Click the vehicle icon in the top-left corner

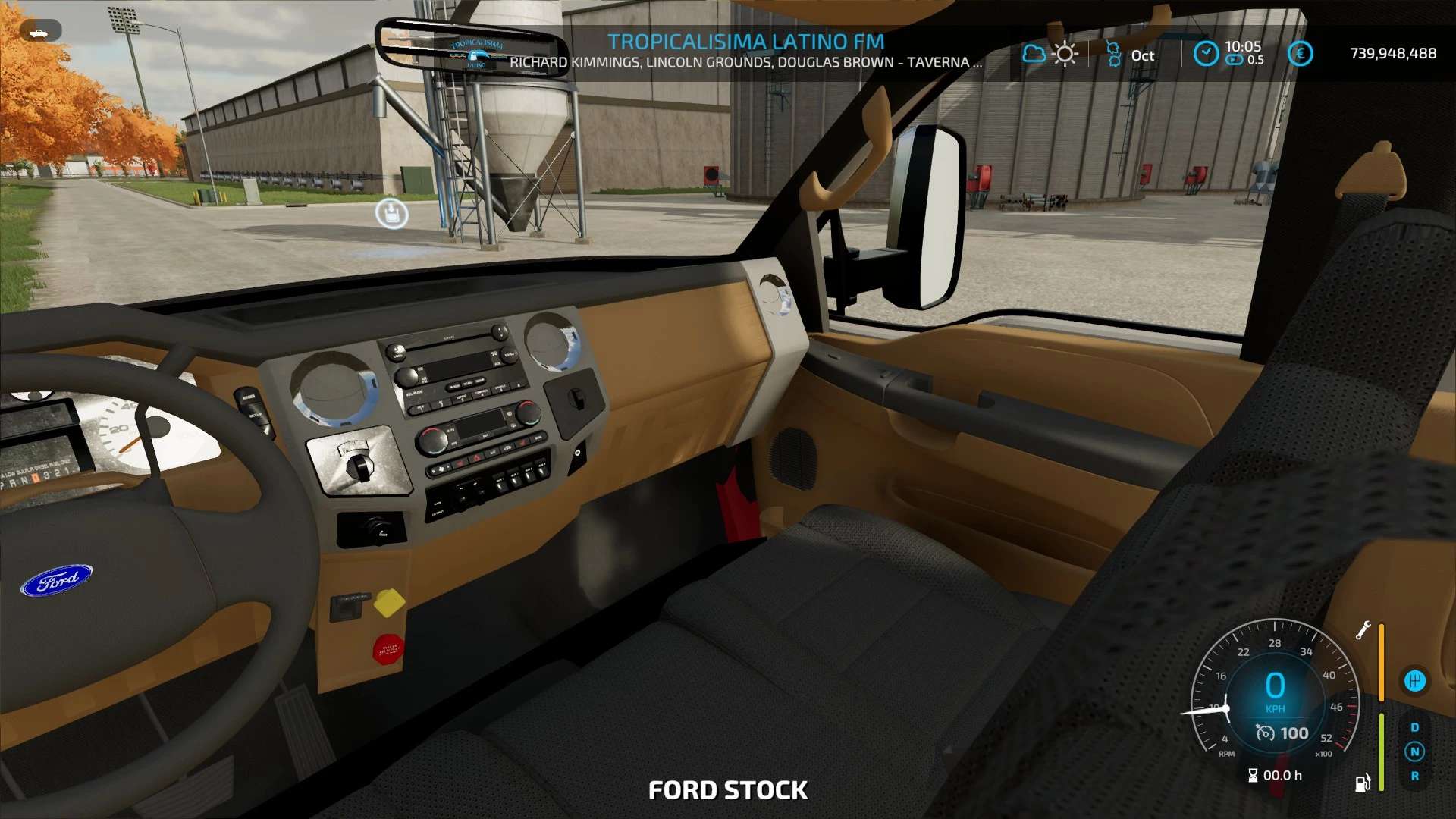[x=39, y=31]
